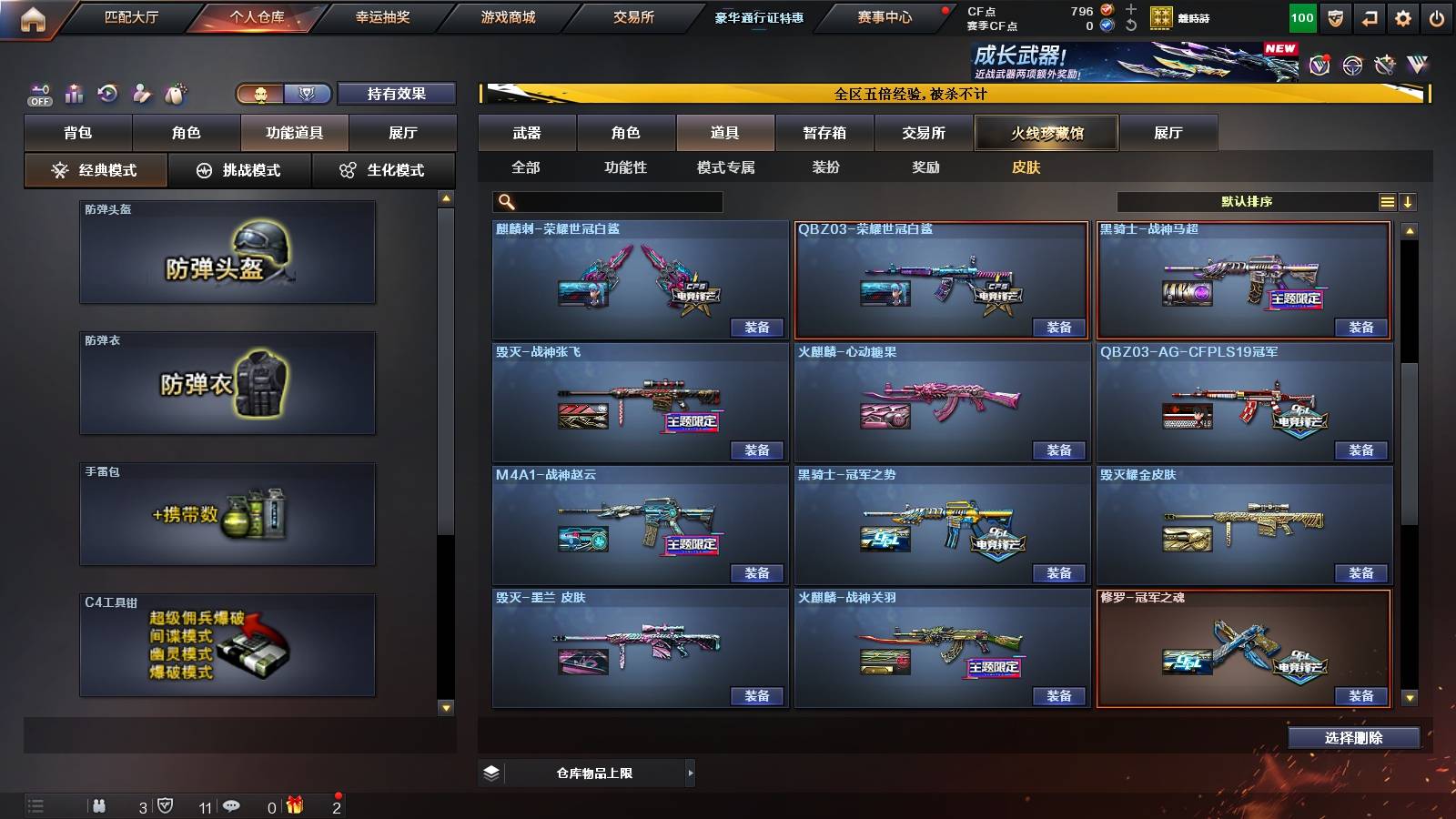Toggle the list view layout option

point(1388,201)
